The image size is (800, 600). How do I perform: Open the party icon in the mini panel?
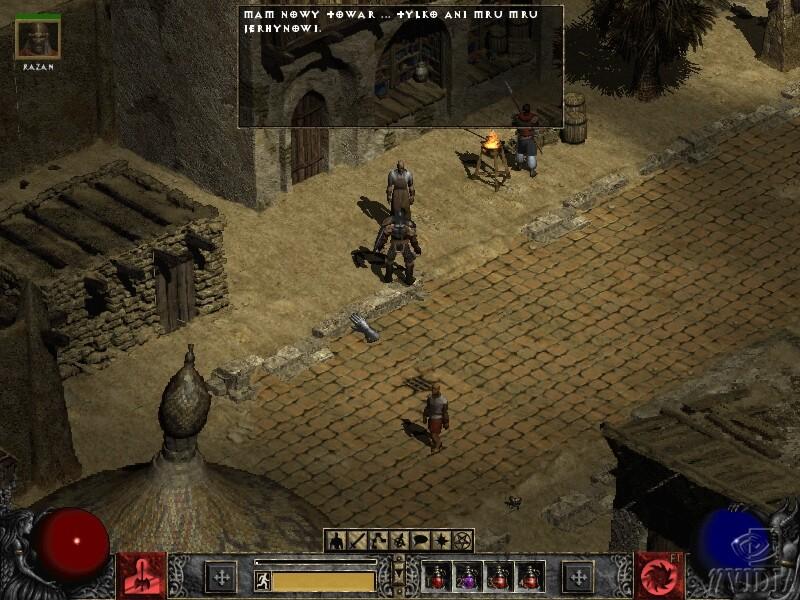coord(399,541)
